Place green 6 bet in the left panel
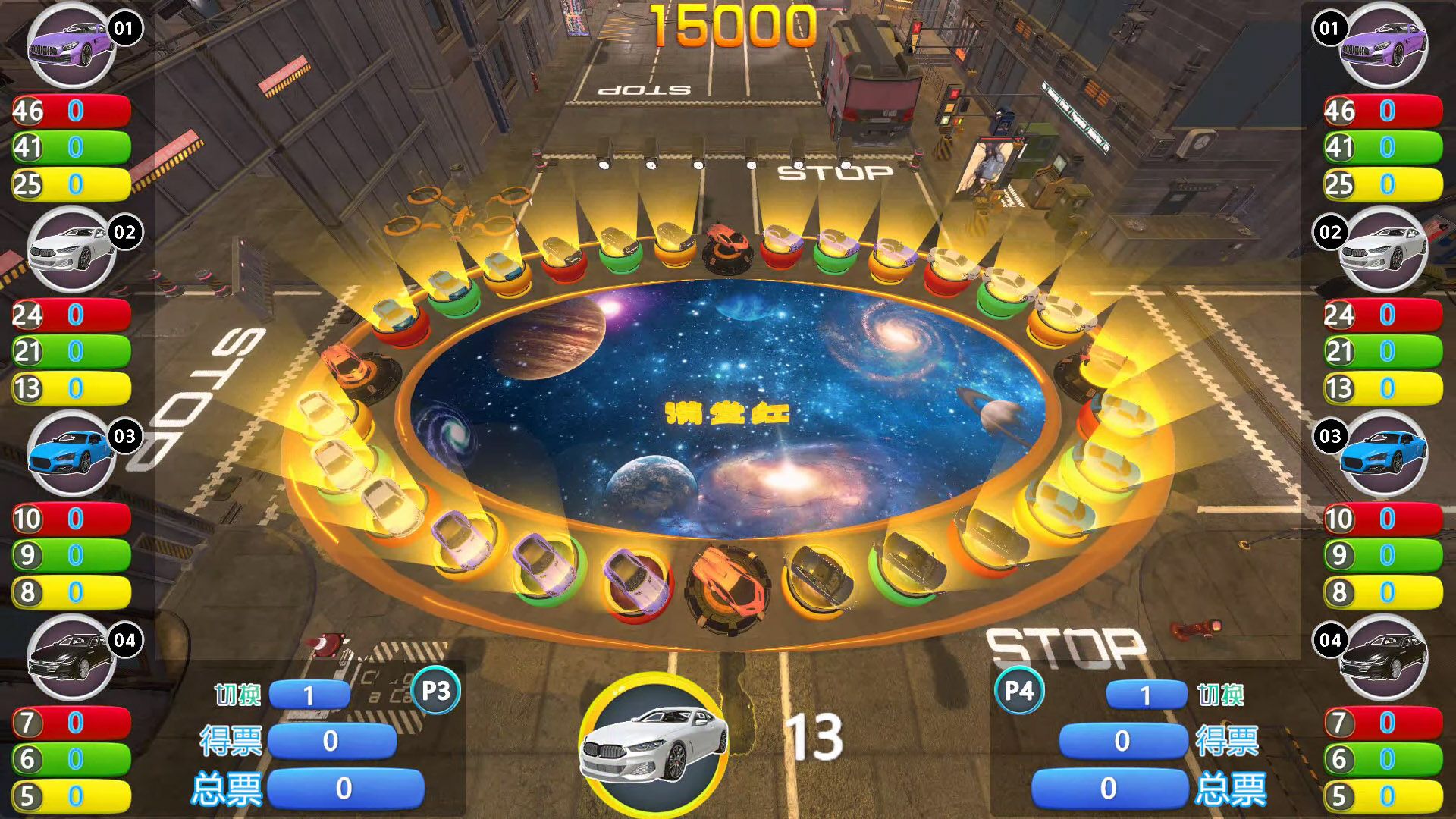Viewport: 1456px width, 819px height. click(x=71, y=759)
